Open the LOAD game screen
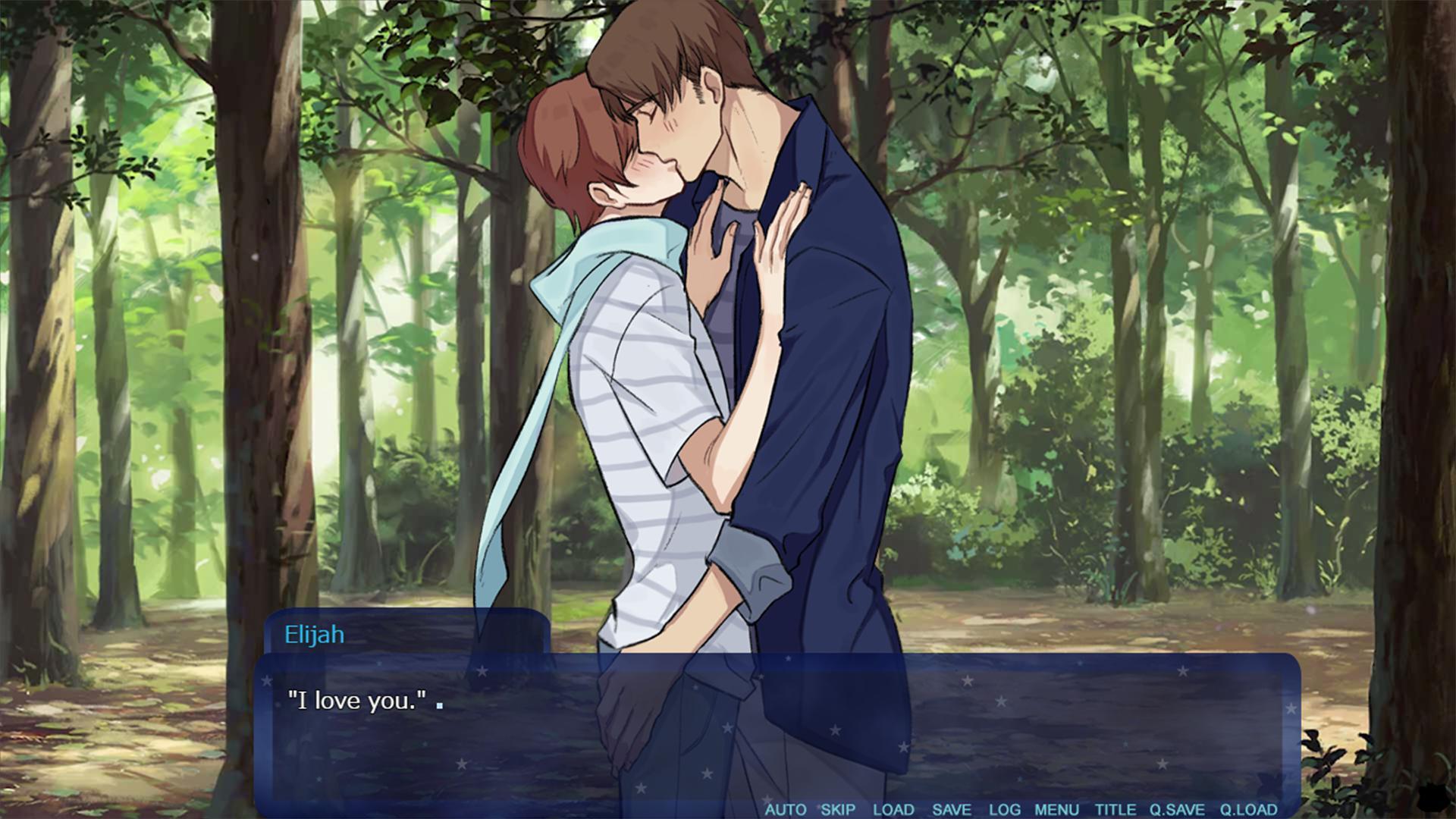This screenshot has width=1456, height=819. pos(893,809)
